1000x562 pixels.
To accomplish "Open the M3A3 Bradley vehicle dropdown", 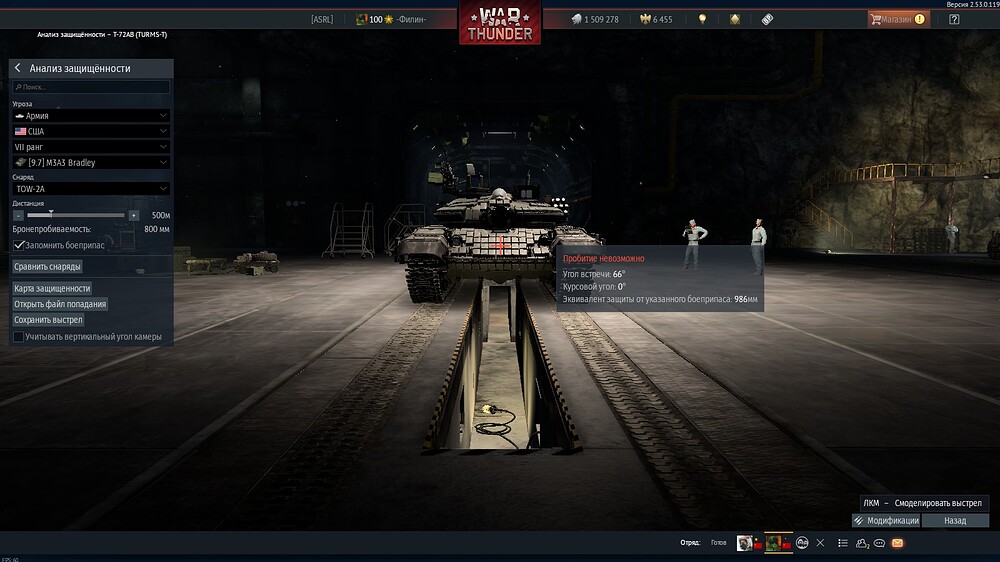I will pos(91,162).
